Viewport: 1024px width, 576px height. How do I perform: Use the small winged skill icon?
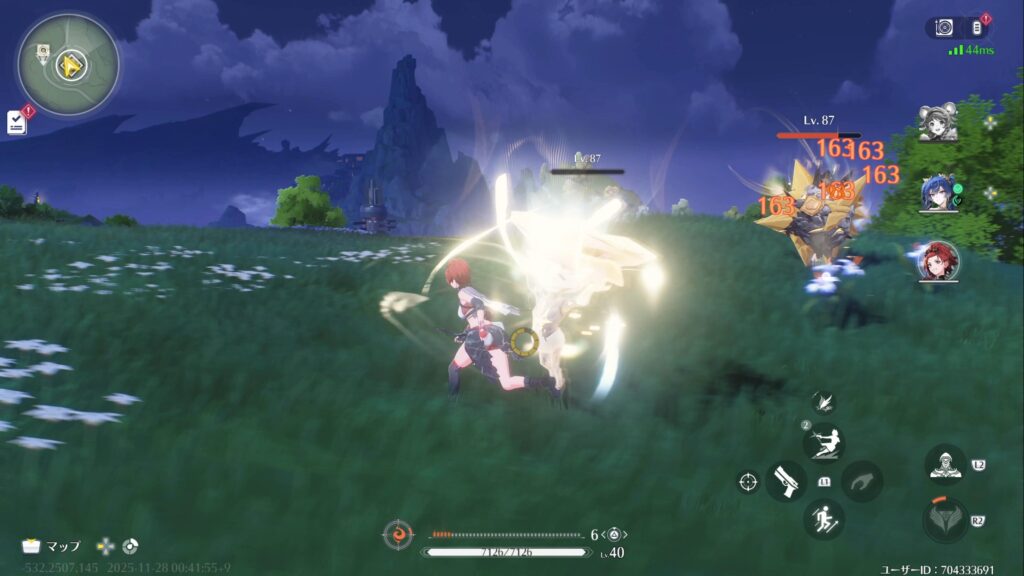[823, 402]
